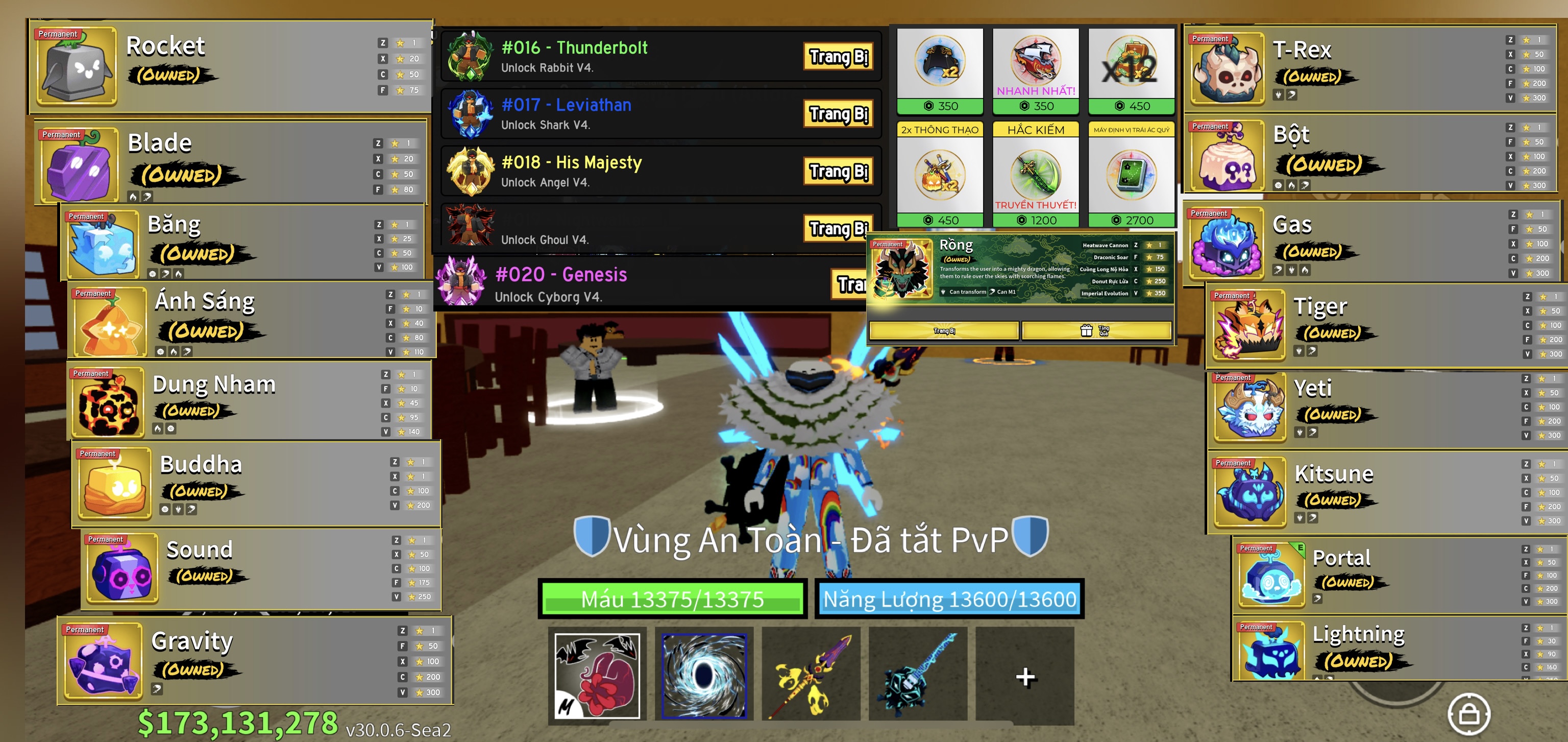Gift the Rồng fruit using Tặng Quà
The width and height of the screenshot is (1568, 742).
[x=1096, y=331]
